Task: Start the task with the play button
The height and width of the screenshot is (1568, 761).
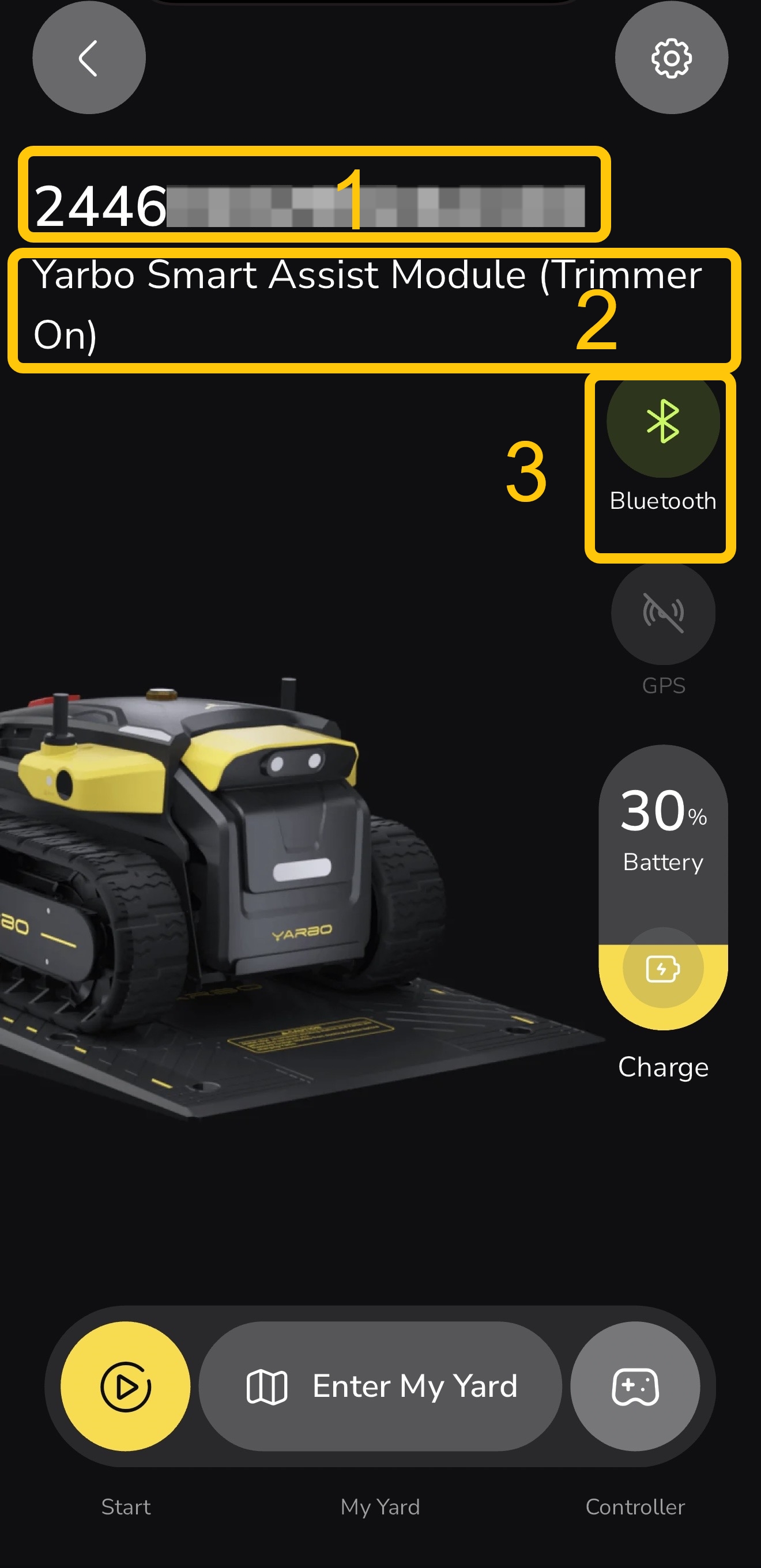Action: click(x=126, y=1386)
